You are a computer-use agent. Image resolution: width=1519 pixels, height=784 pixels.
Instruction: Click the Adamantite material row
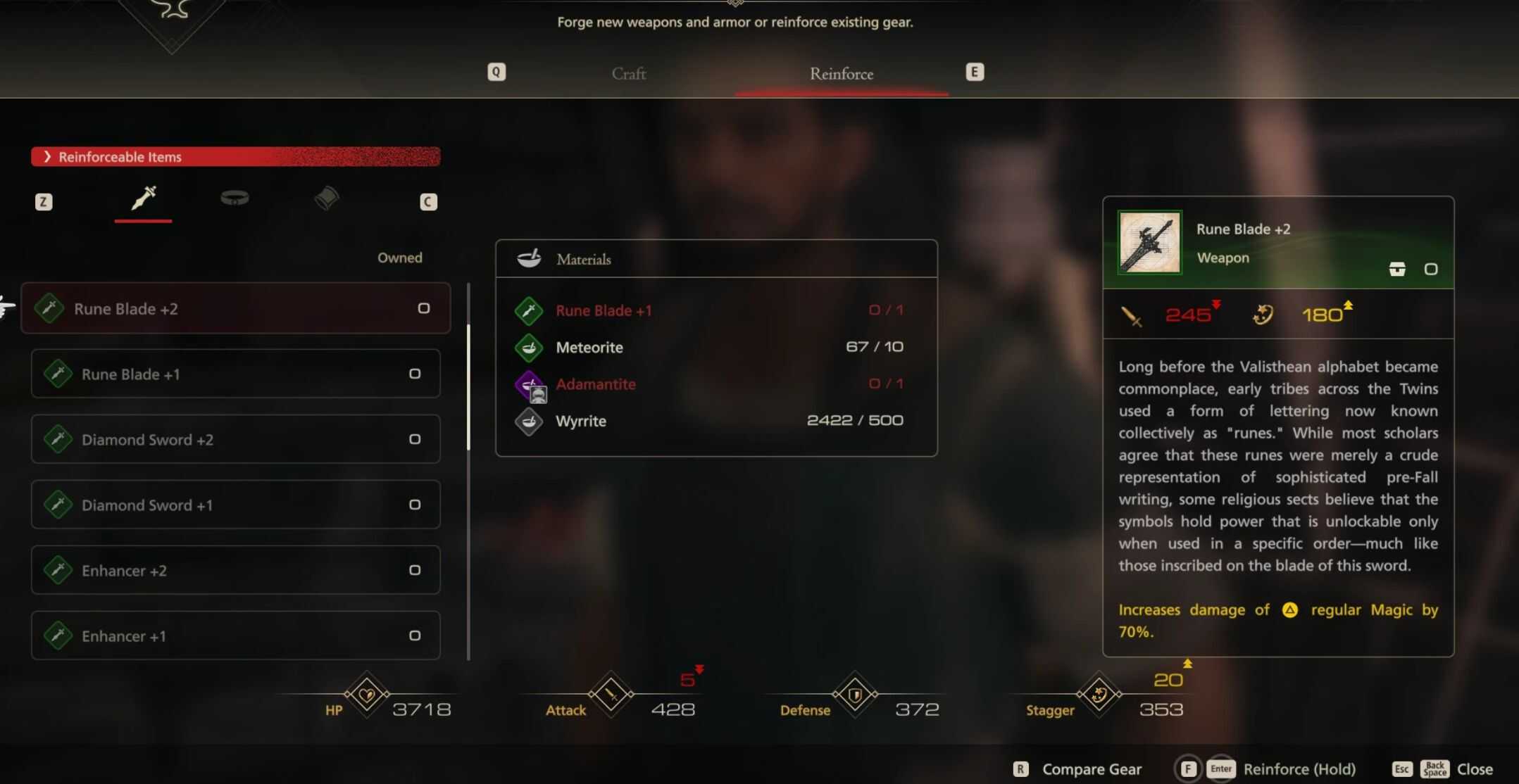(x=715, y=384)
